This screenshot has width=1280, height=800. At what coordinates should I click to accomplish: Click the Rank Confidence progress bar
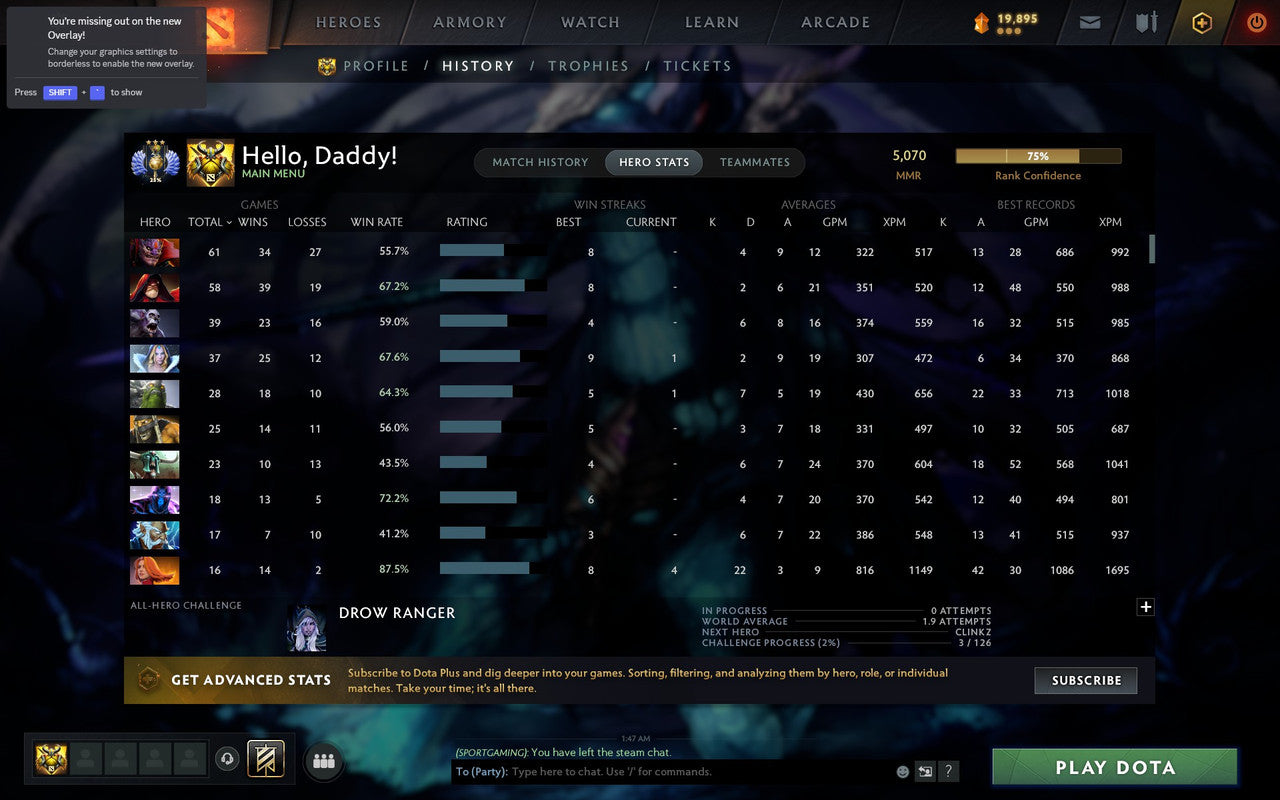pos(1039,156)
